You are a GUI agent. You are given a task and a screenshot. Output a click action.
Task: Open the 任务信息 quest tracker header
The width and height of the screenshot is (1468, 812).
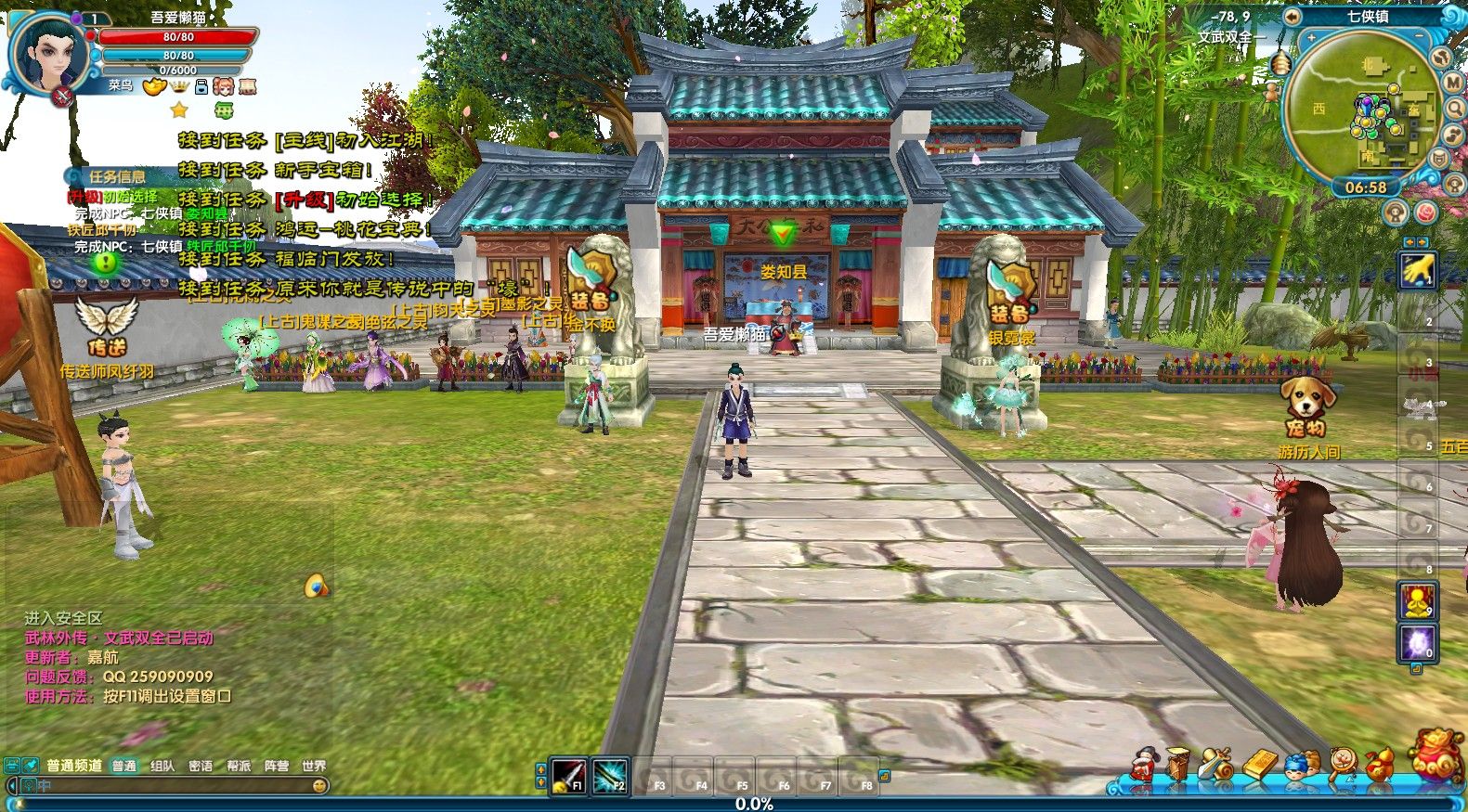click(x=115, y=176)
